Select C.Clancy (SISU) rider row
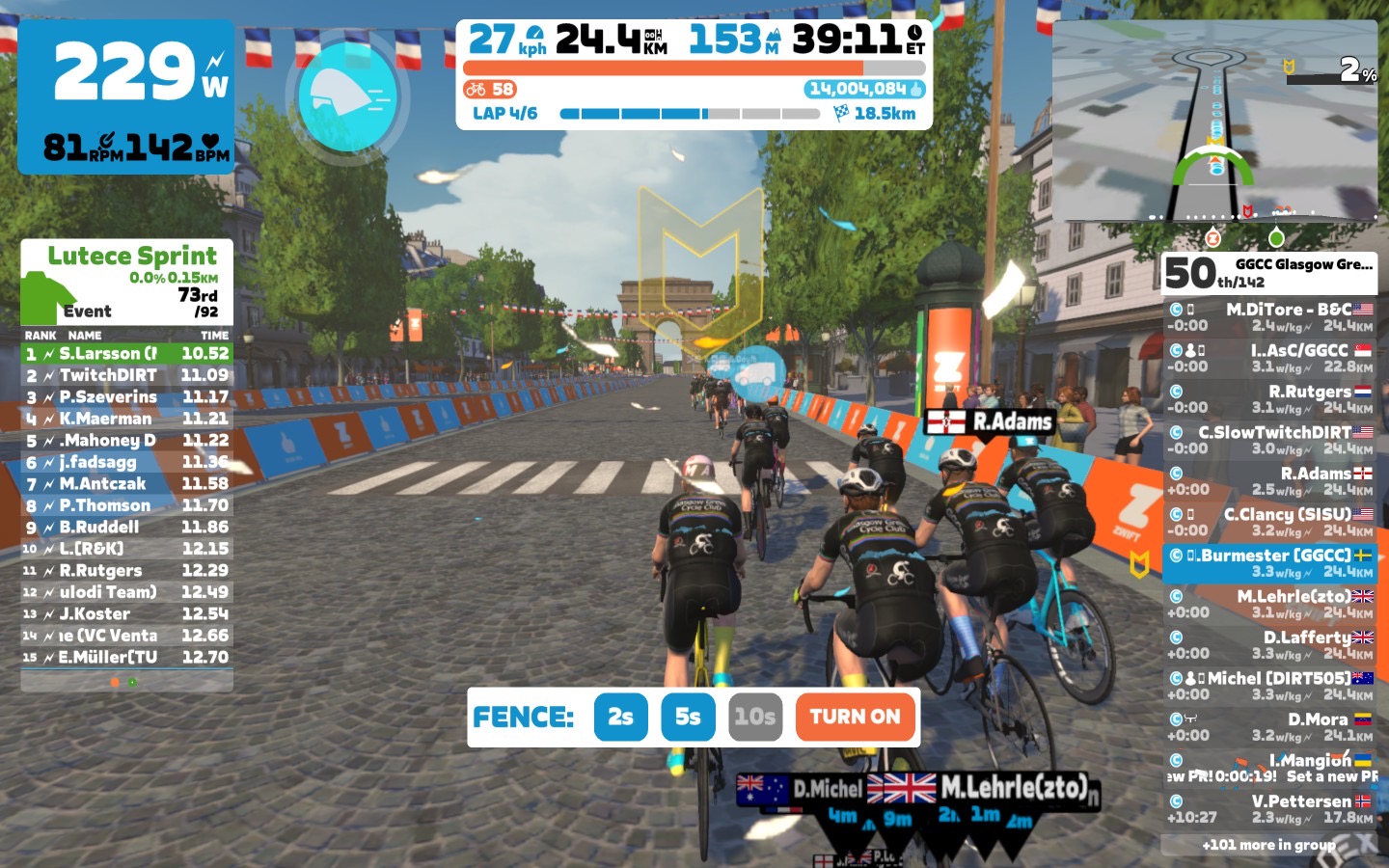1389x868 pixels. 1269,522
